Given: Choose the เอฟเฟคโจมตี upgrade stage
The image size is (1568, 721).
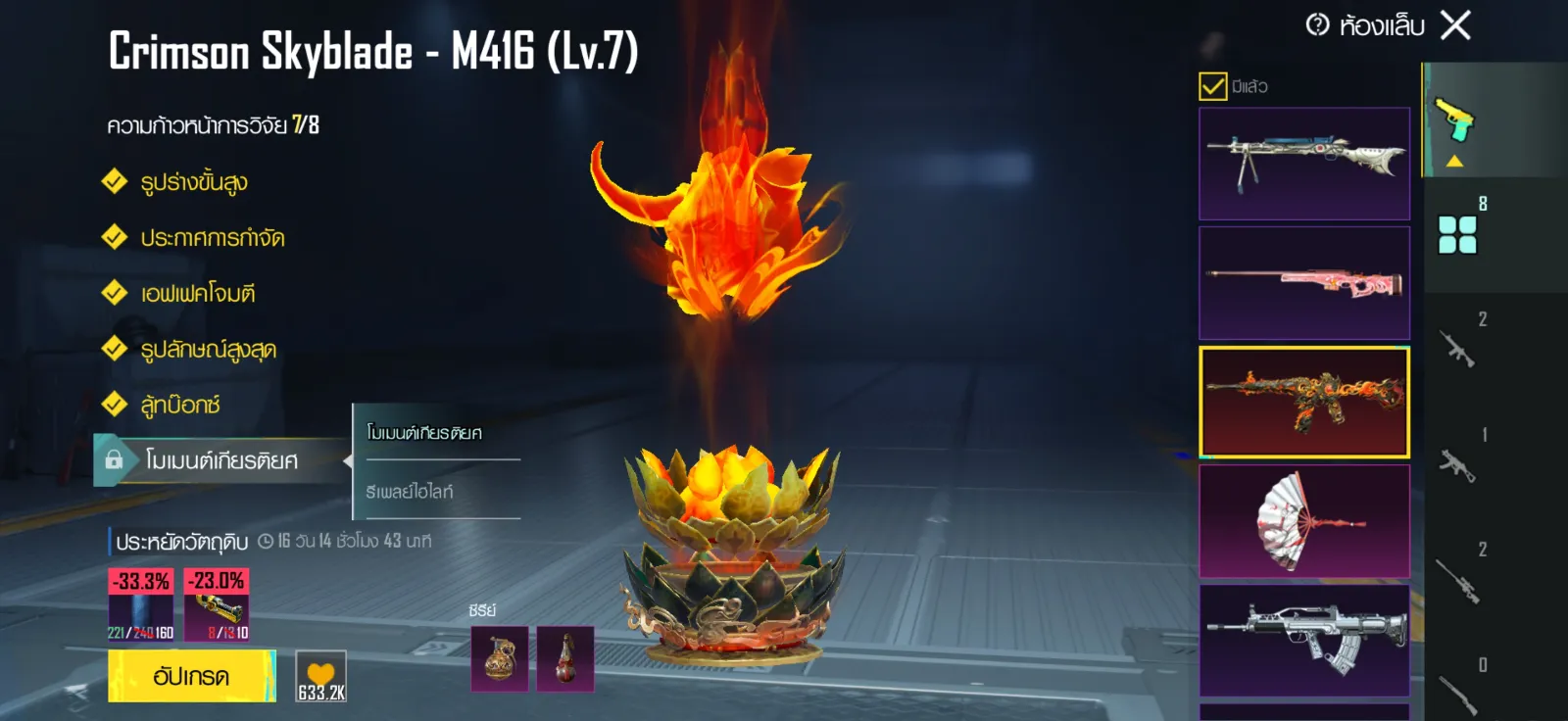Looking at the screenshot, I should click(197, 294).
